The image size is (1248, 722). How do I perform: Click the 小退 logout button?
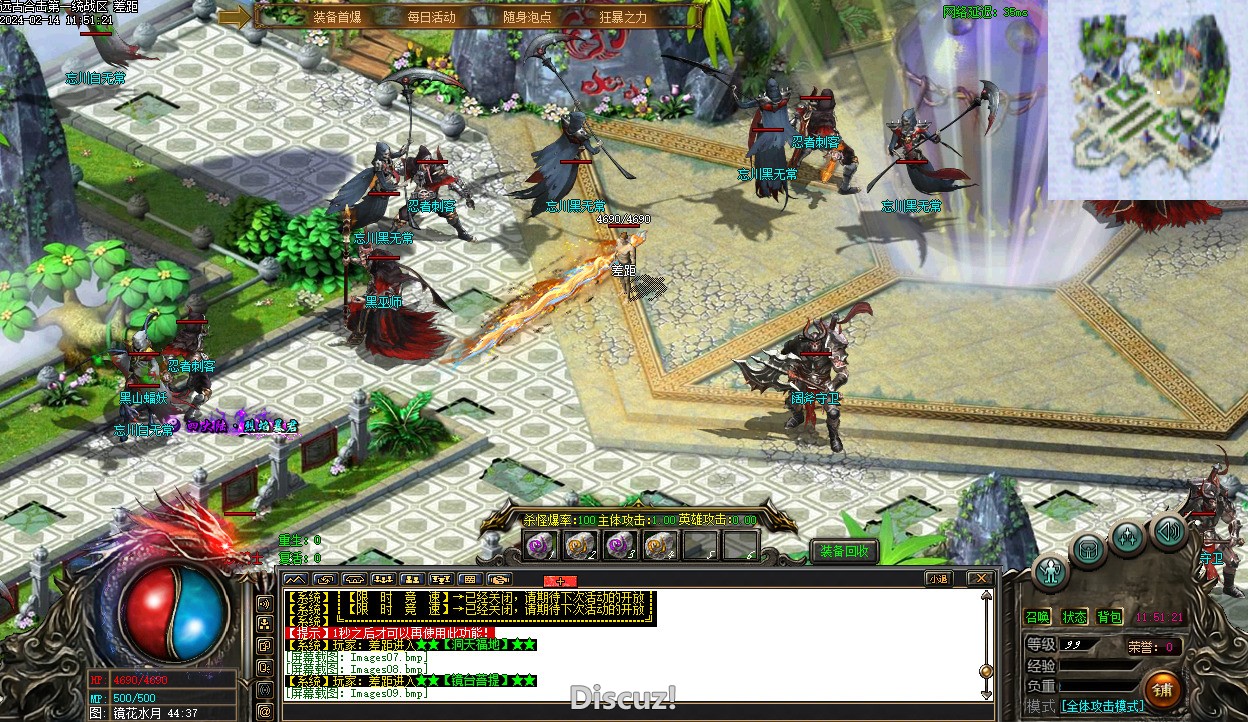click(x=938, y=578)
